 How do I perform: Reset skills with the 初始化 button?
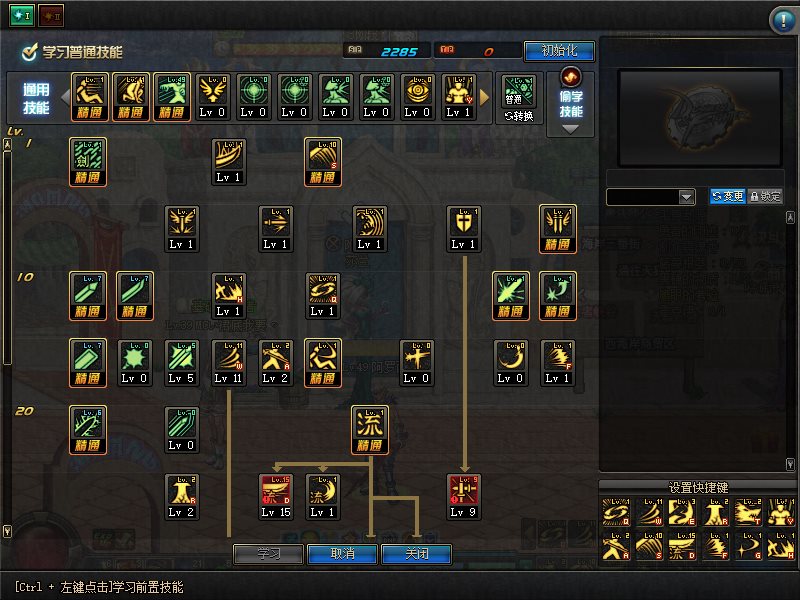pos(558,51)
